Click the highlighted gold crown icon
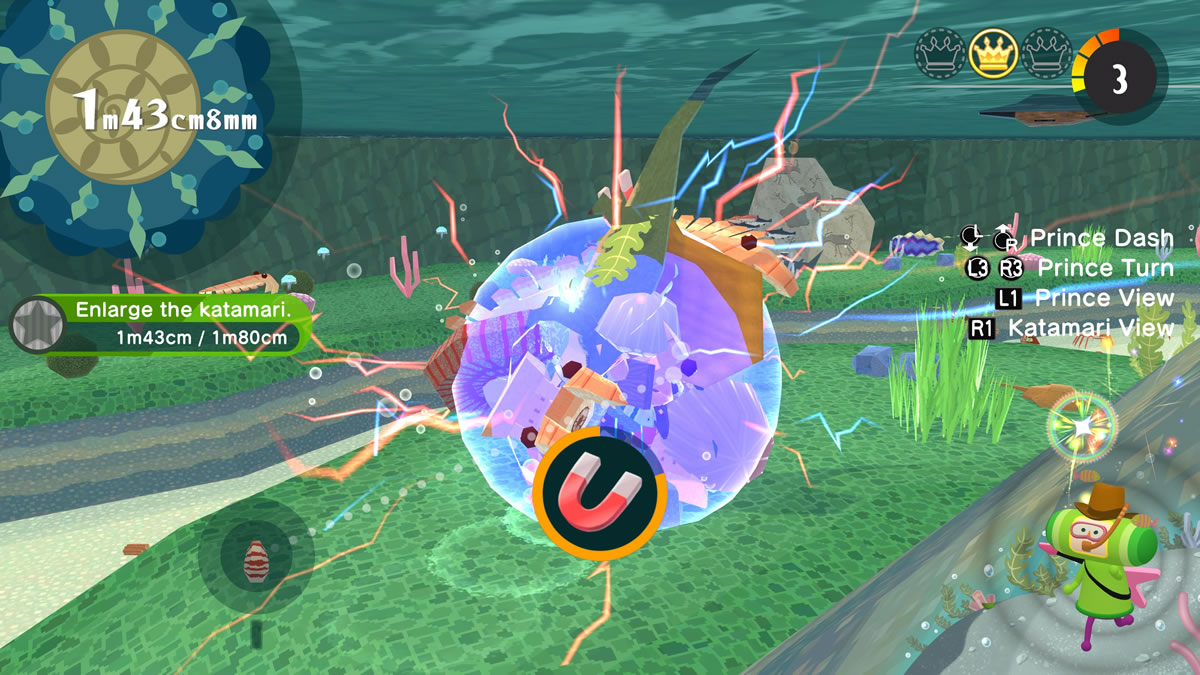This screenshot has height=675, width=1200. point(993,53)
